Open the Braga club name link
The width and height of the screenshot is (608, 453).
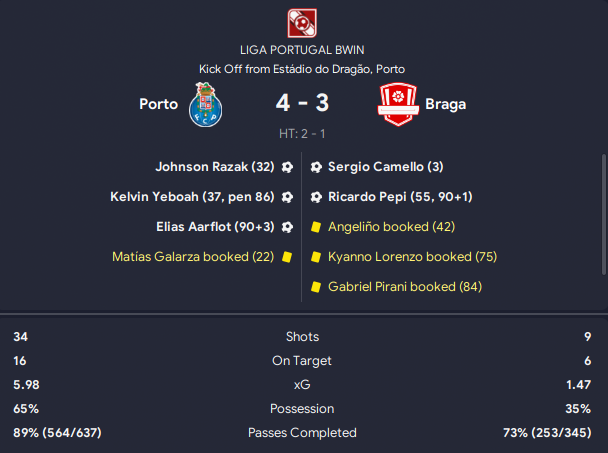[445, 103]
